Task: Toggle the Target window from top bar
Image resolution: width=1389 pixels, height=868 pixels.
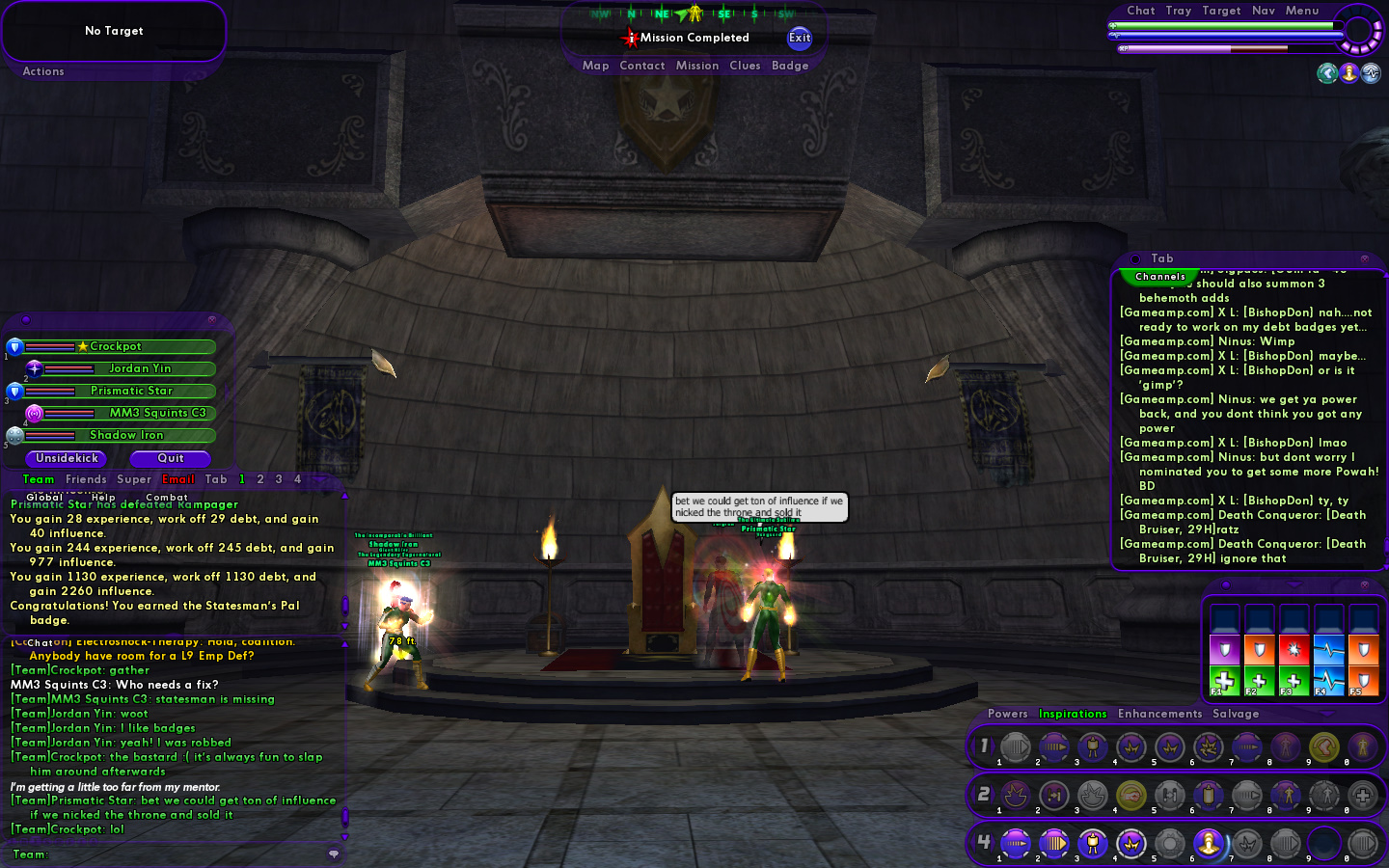Action: [x=1221, y=11]
